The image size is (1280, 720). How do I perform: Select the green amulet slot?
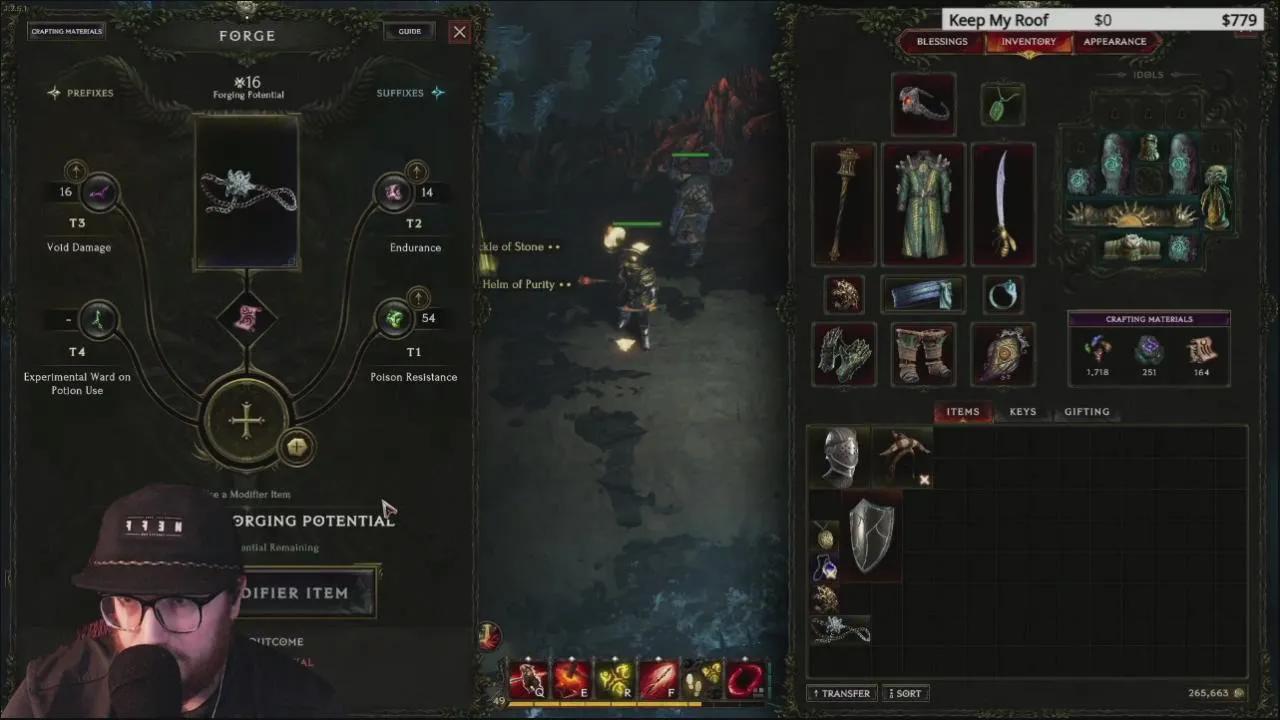click(x=1001, y=103)
